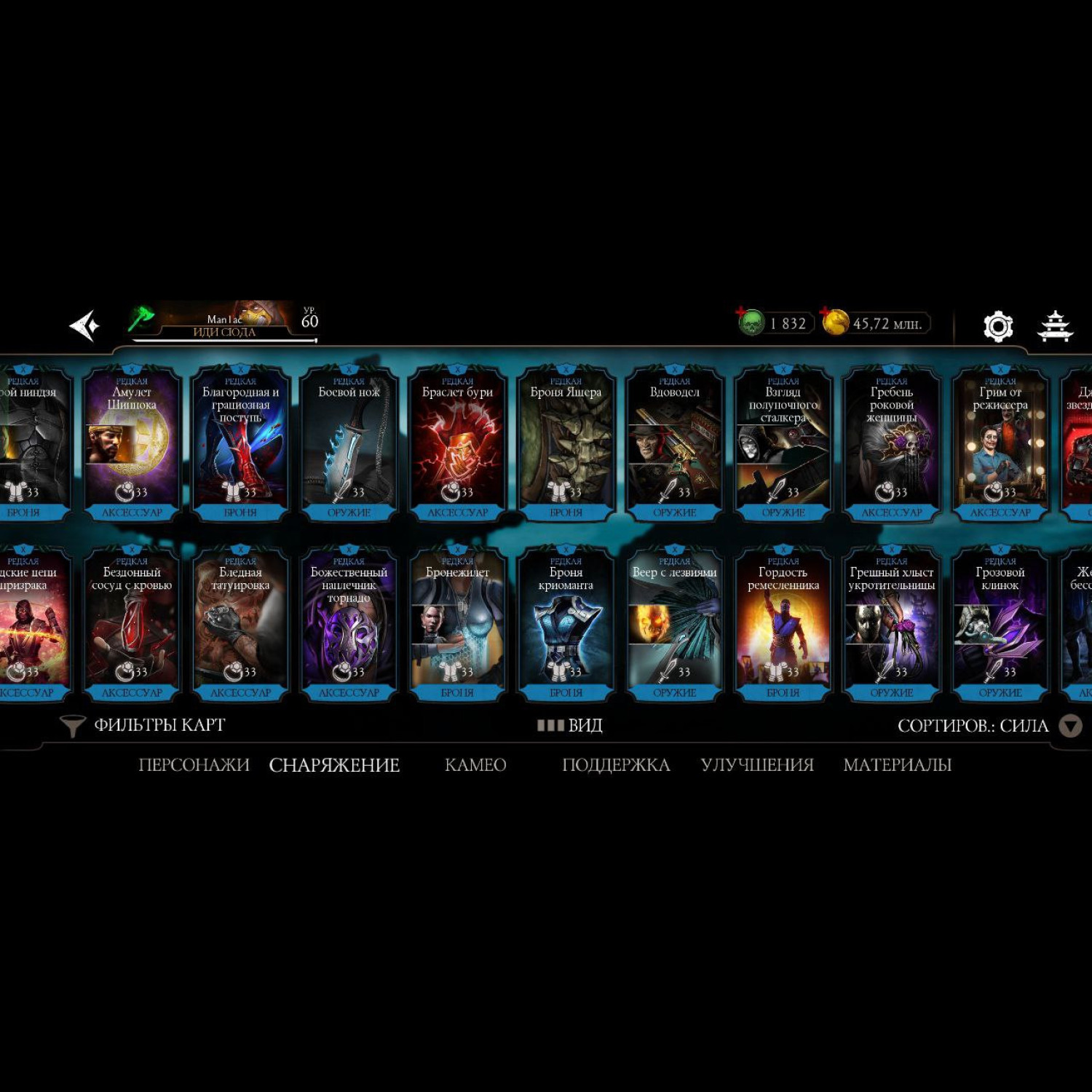Go back with the arrow button
Screen dimensions: 1092x1092
point(84,325)
